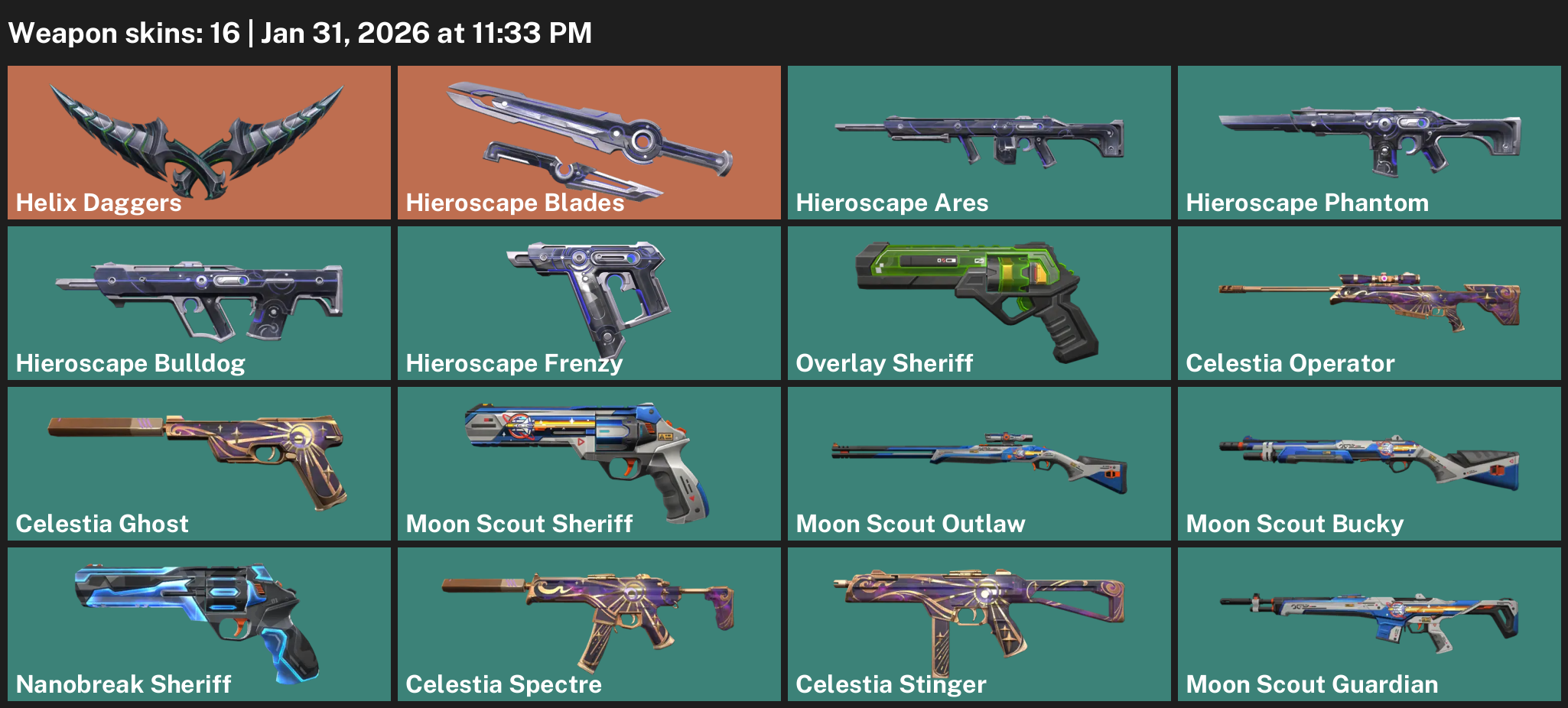The width and height of the screenshot is (1568, 708).
Task: Select the Celestia Operator skin
Action: [x=1369, y=303]
